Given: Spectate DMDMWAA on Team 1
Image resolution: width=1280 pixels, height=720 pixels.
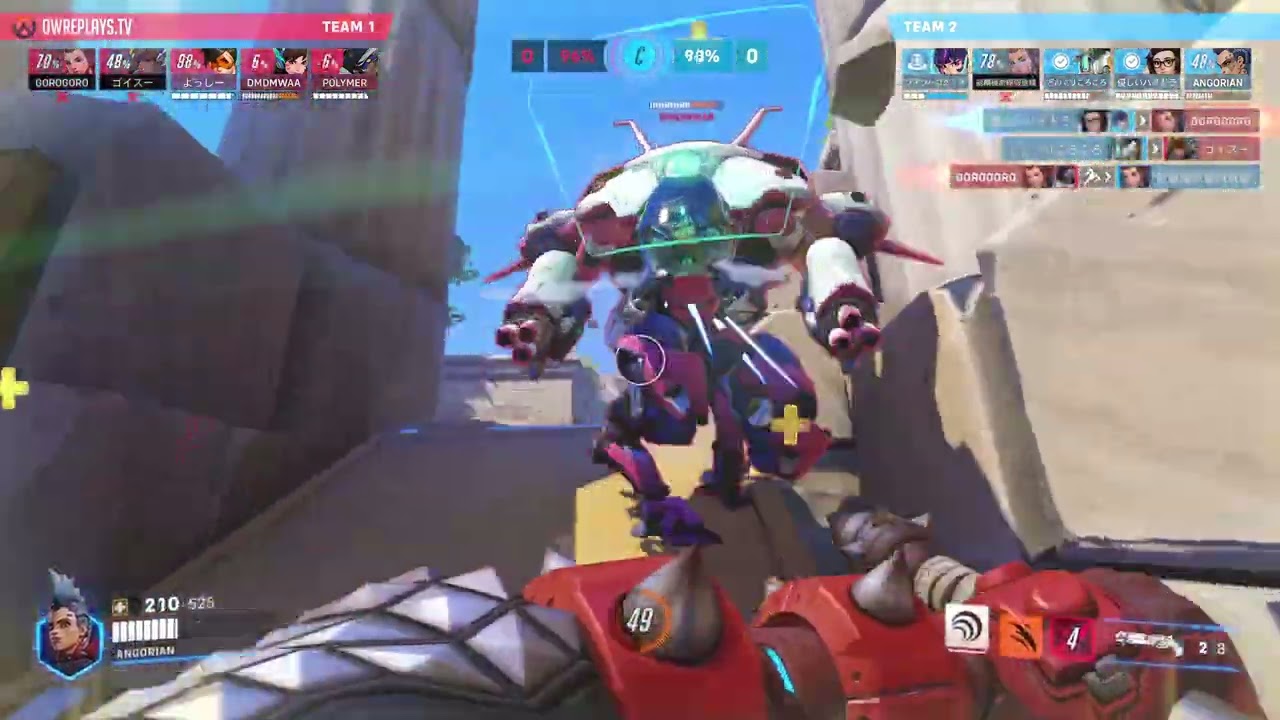Looking at the screenshot, I should coord(273,70).
